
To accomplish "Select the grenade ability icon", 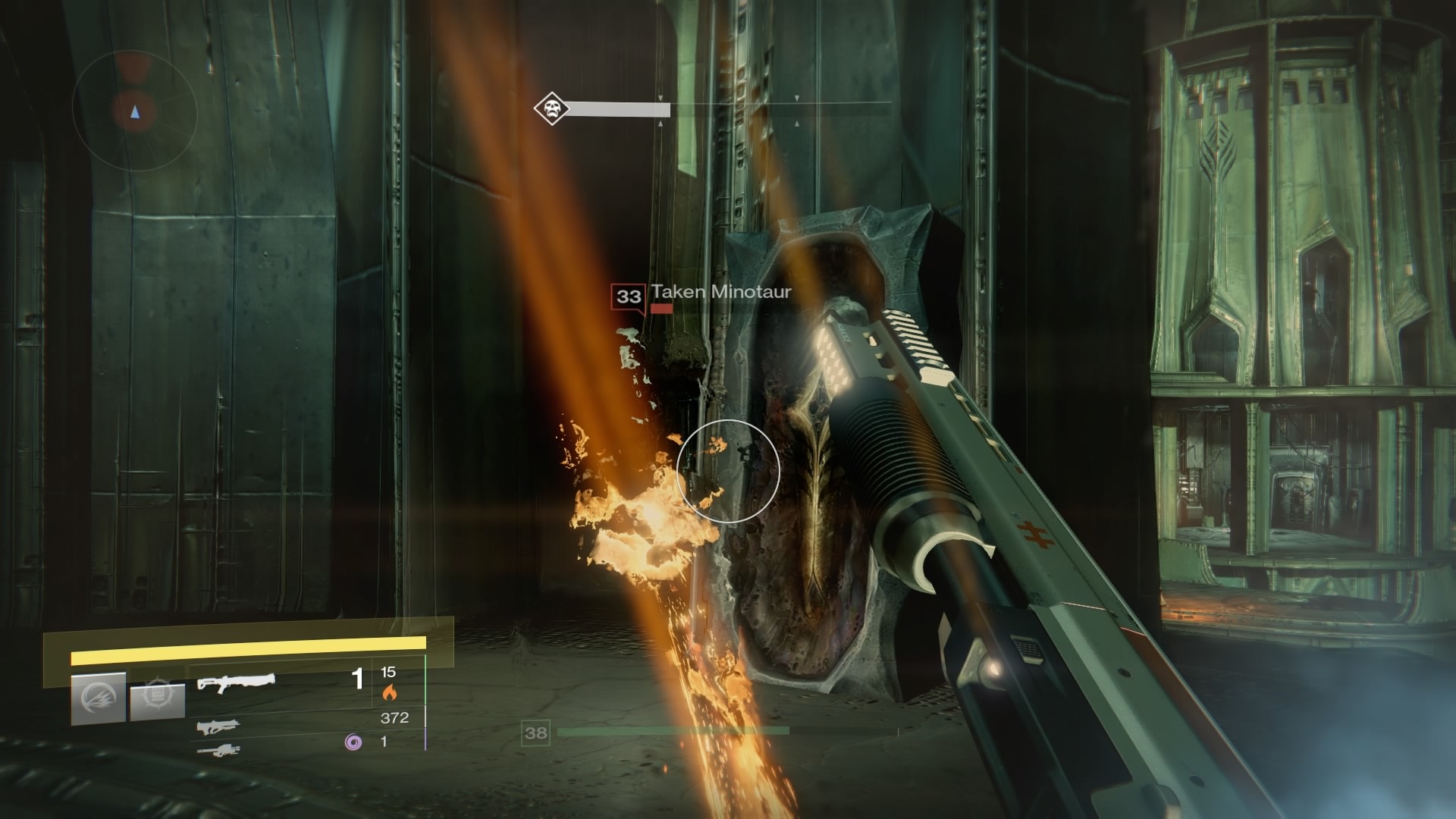I will [x=99, y=698].
